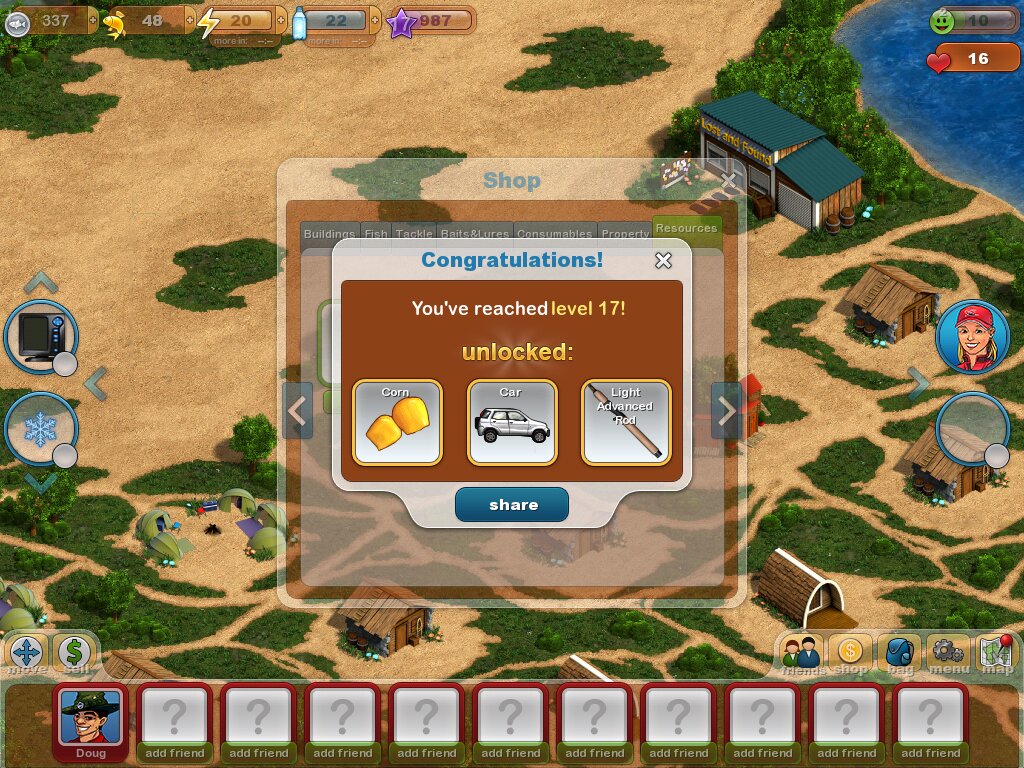Close the Congratulations popup
Viewport: 1024px width, 768px height.
coord(663,261)
